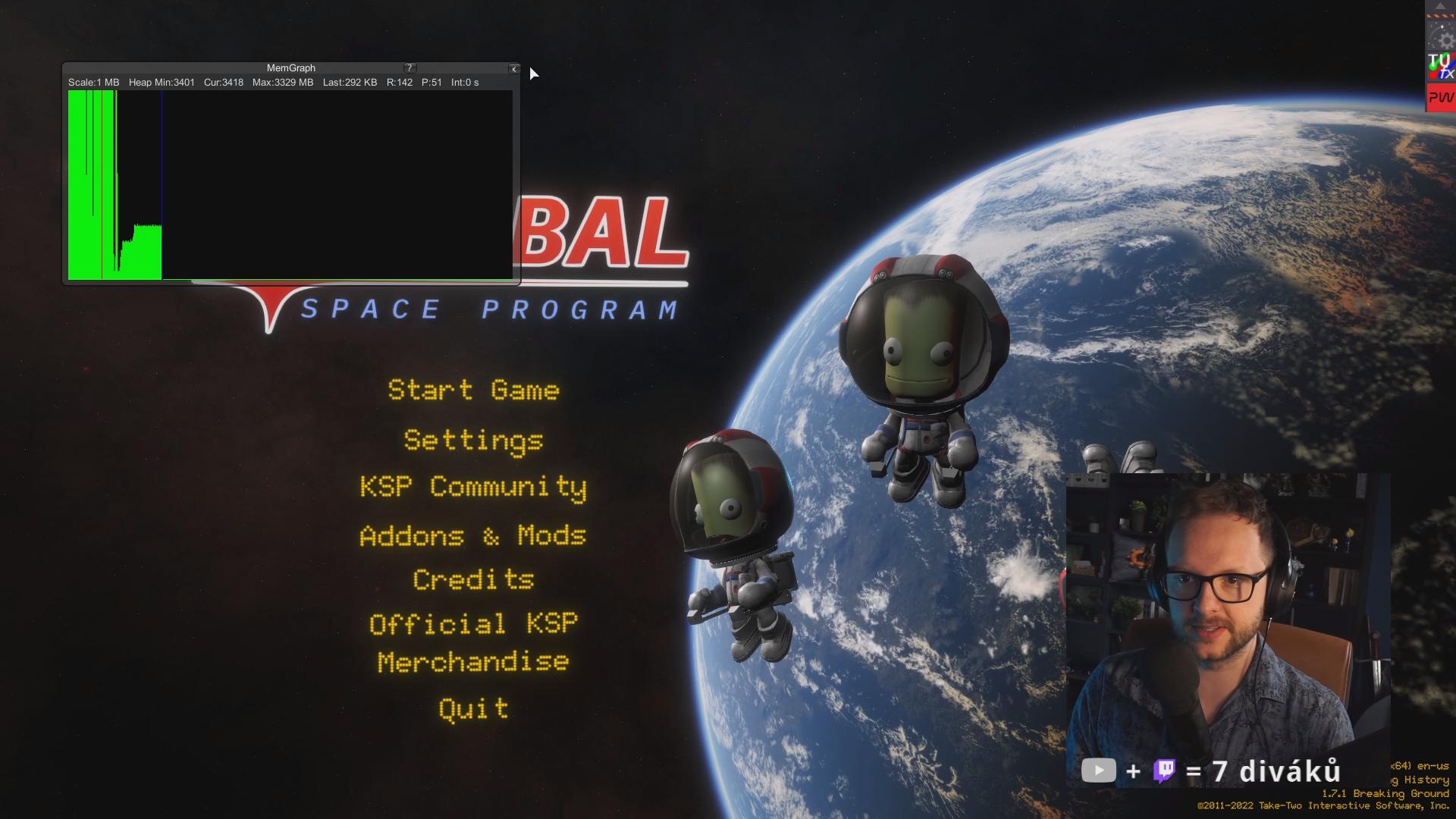The height and width of the screenshot is (819, 1456).
Task: View the Credits
Action: (x=473, y=580)
